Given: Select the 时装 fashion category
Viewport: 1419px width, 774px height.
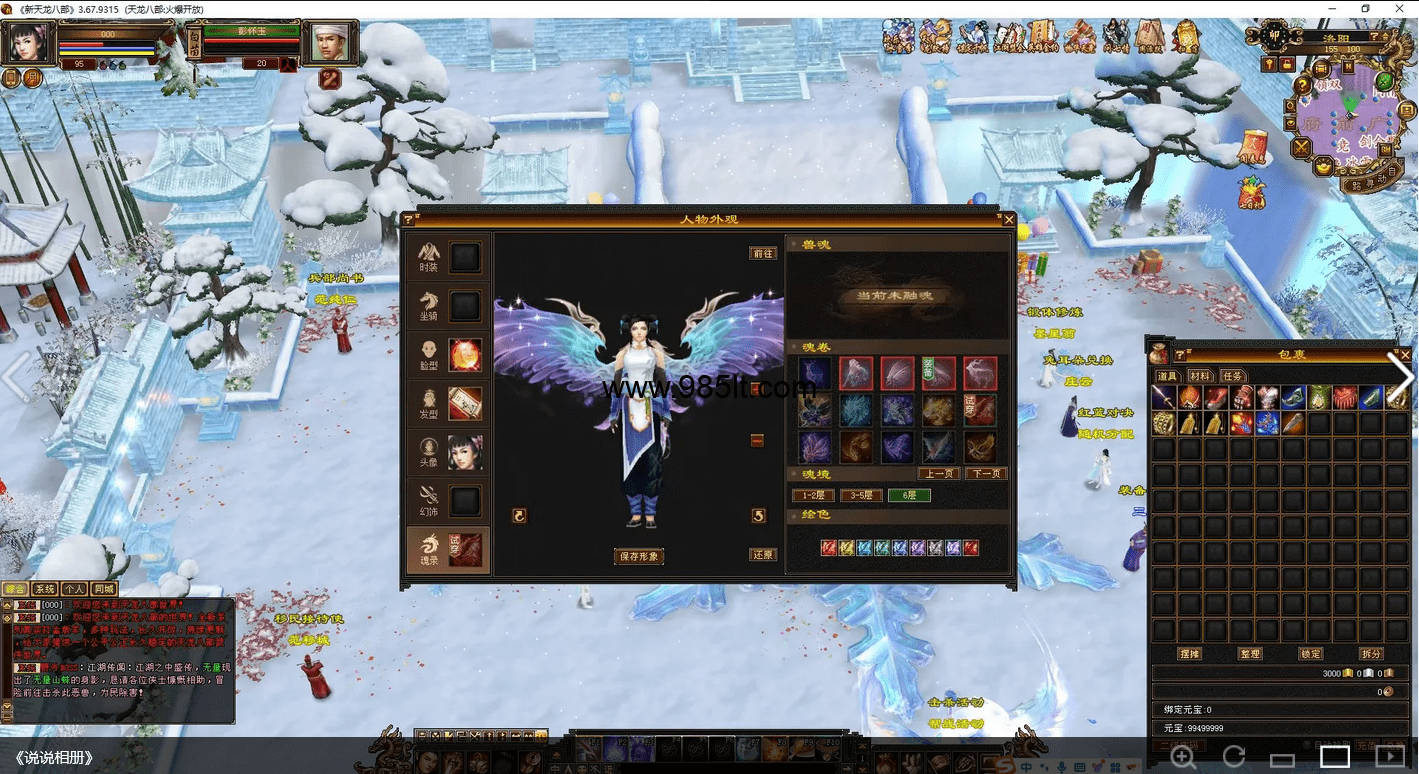Looking at the screenshot, I should tap(448, 258).
